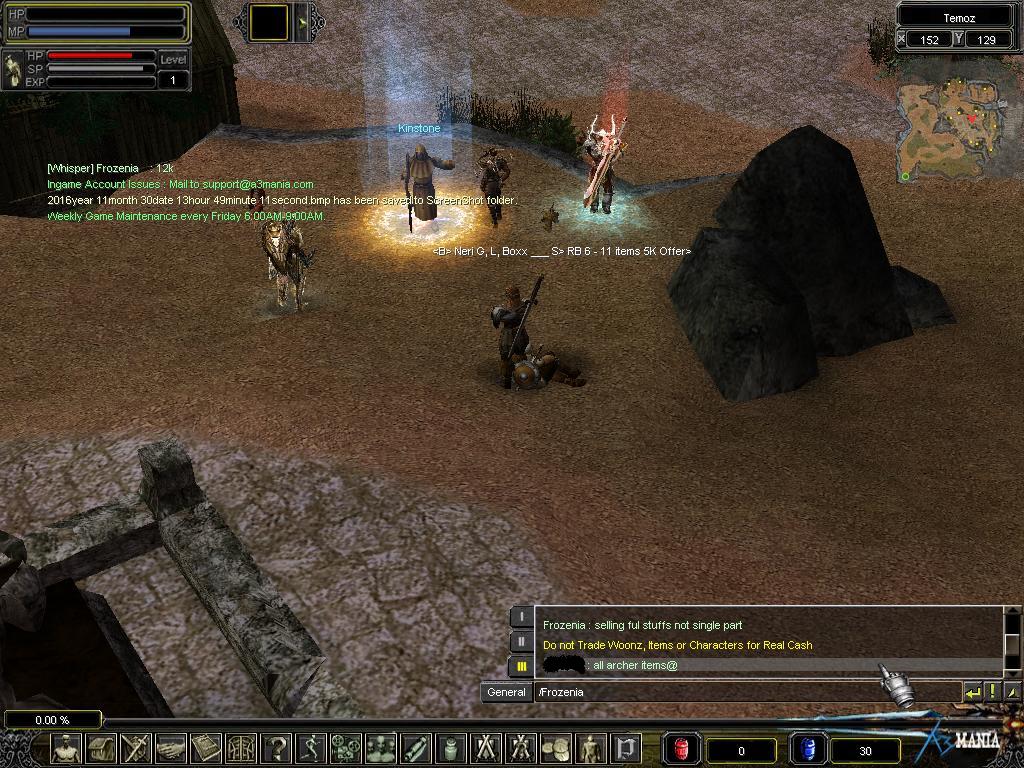Screen dimensions: 1024x768
Task: Click the handshake trade icon
Action: point(171,748)
